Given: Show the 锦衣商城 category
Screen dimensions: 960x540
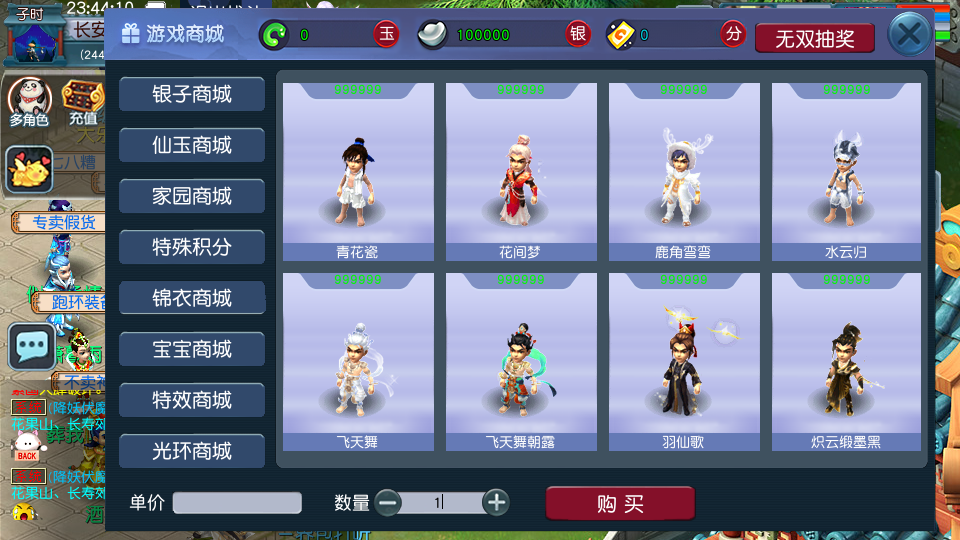Looking at the screenshot, I should (x=192, y=298).
